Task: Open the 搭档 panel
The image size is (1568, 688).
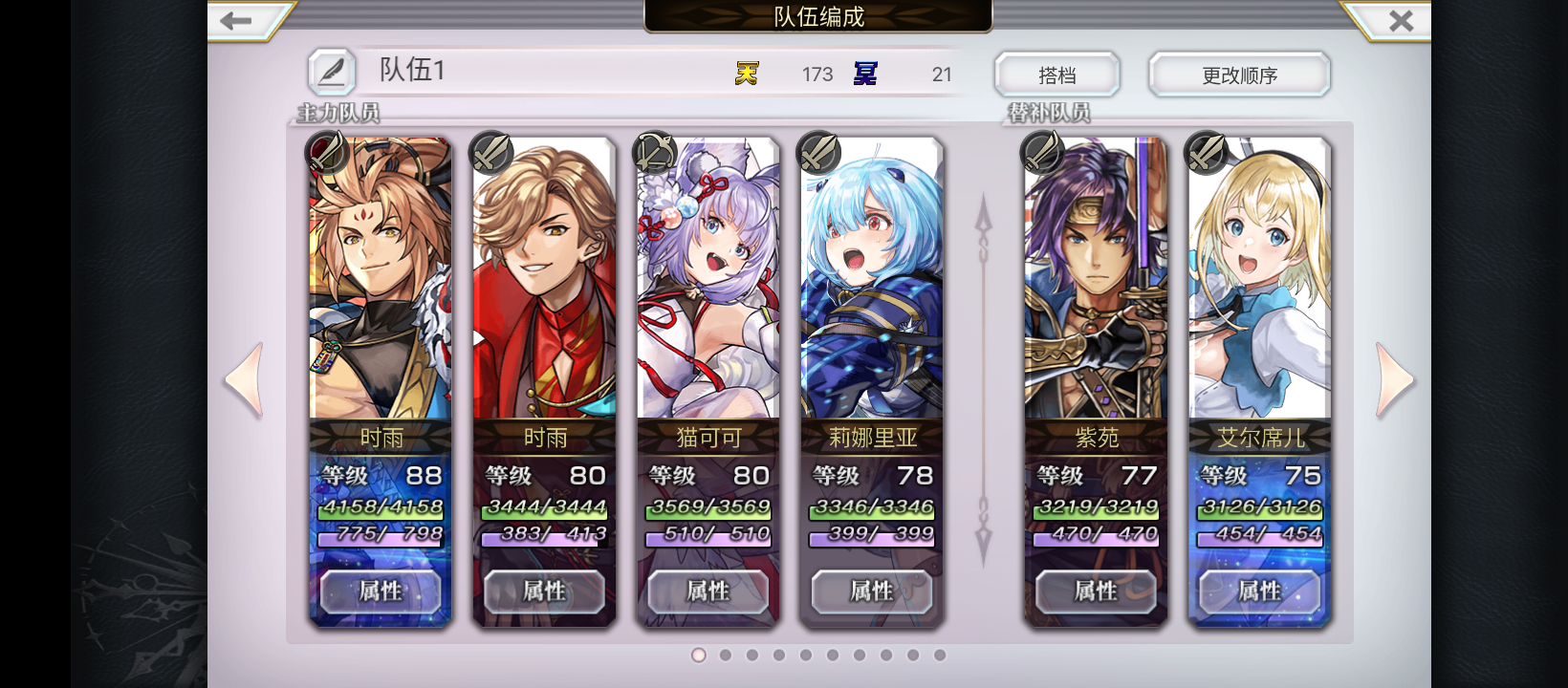Action: pos(1057,75)
